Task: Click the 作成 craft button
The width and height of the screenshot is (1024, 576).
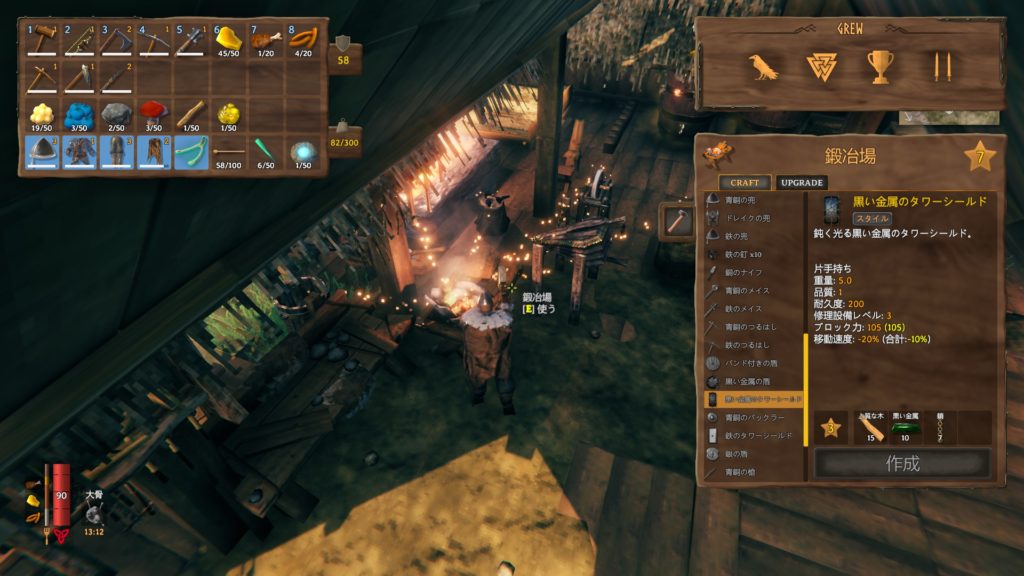Action: [902, 464]
